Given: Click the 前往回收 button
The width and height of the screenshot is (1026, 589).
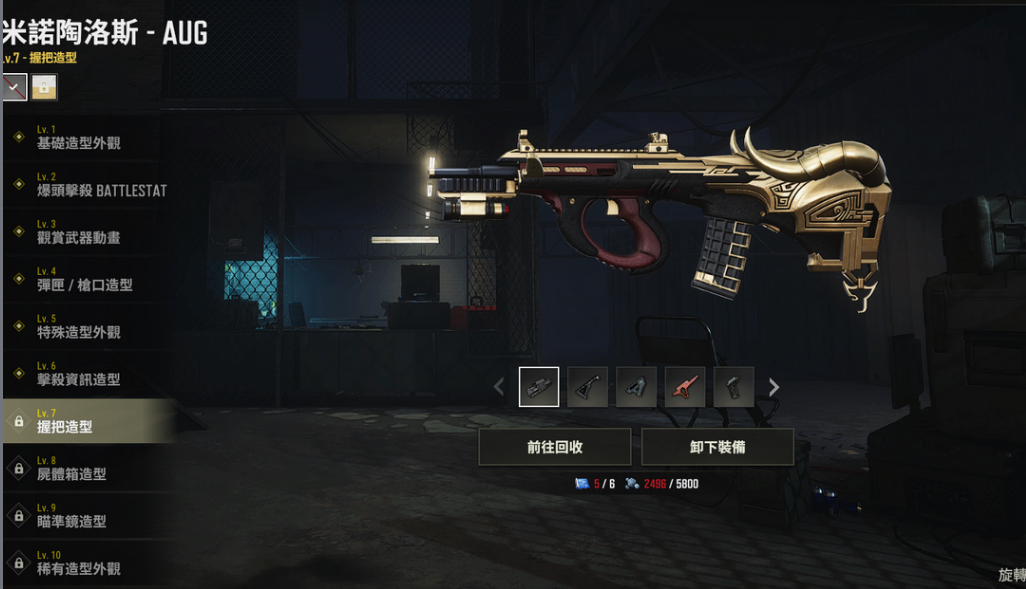Looking at the screenshot, I should click(x=555, y=447).
